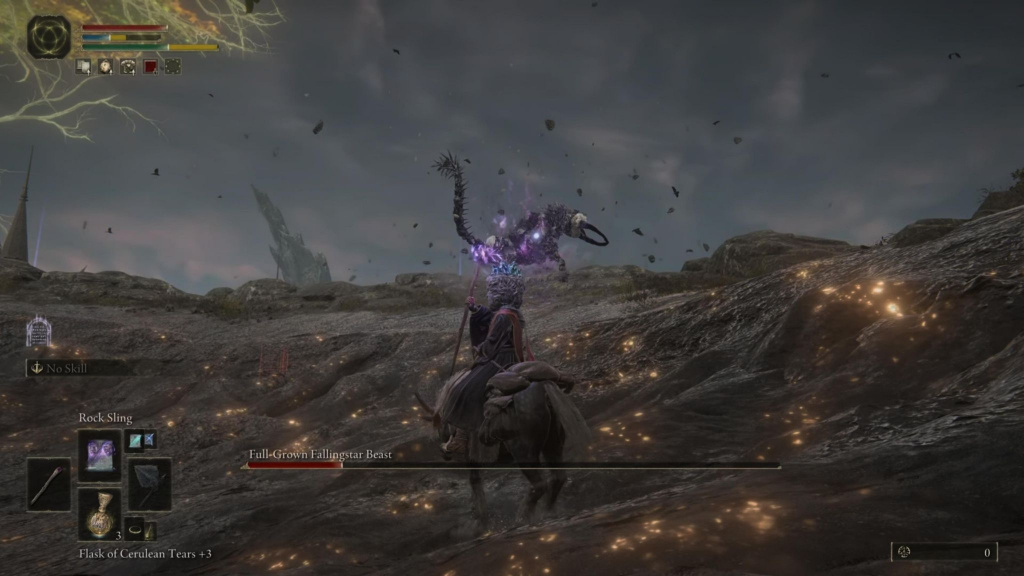
Task: Select the right-hand armament slot
Action: pos(148,485)
